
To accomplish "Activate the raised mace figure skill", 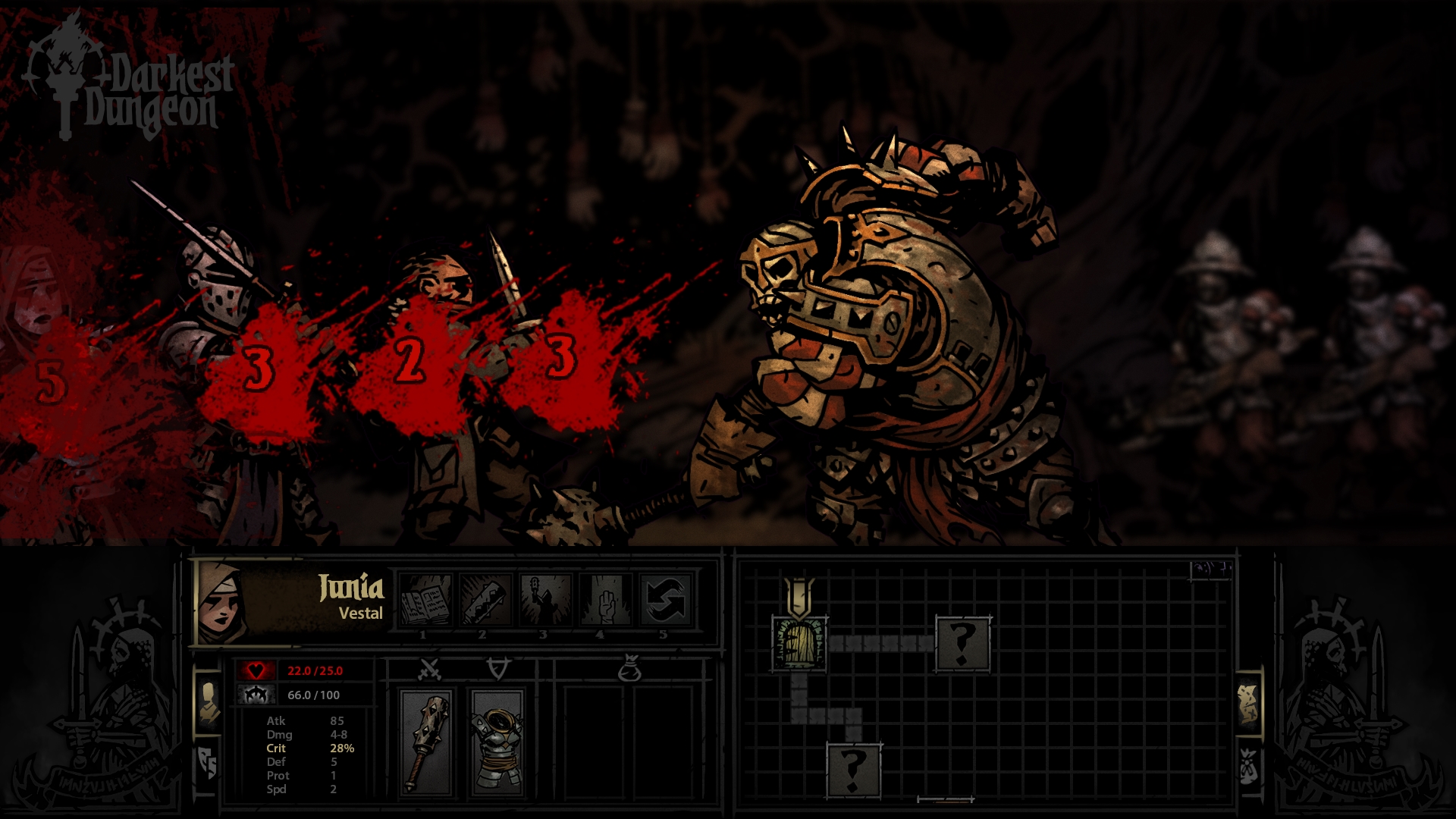I will (x=545, y=600).
